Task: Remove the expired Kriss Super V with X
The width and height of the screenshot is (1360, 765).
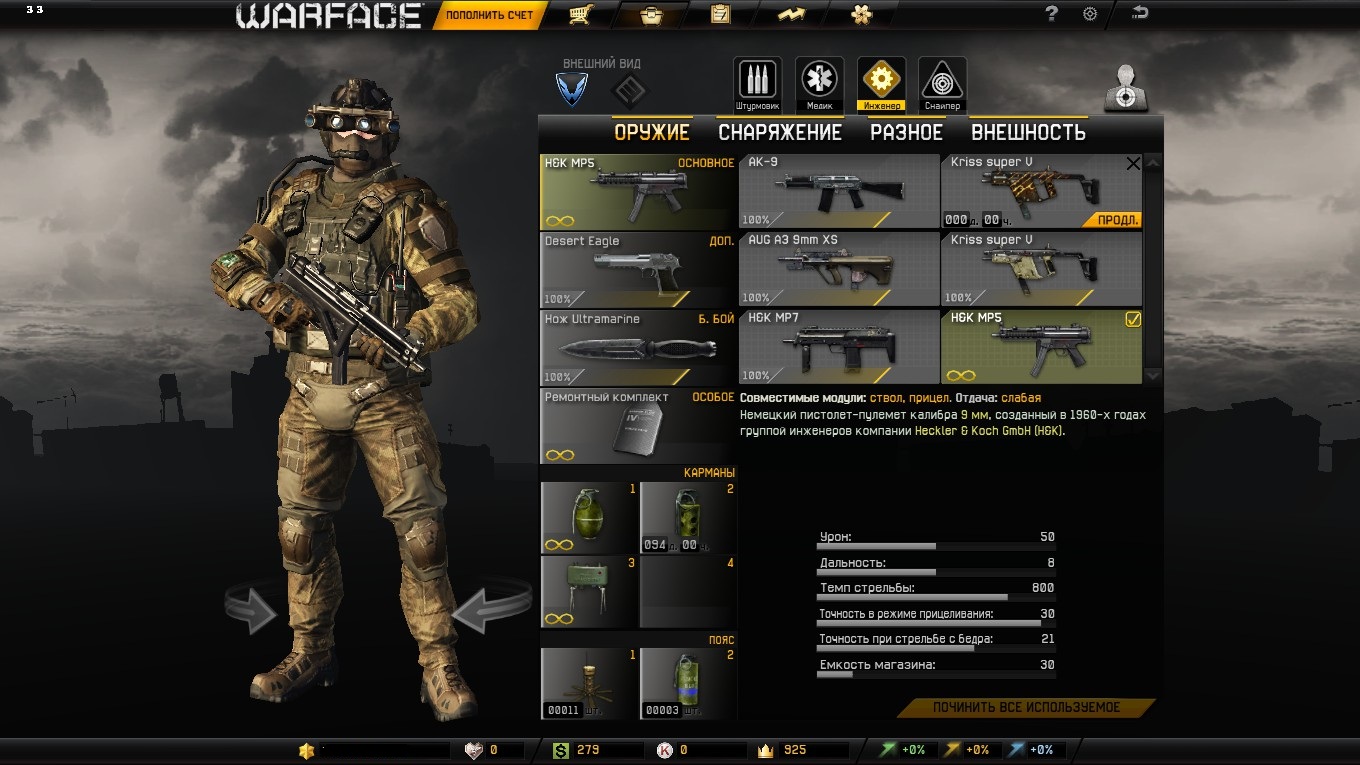Action: click(1133, 164)
